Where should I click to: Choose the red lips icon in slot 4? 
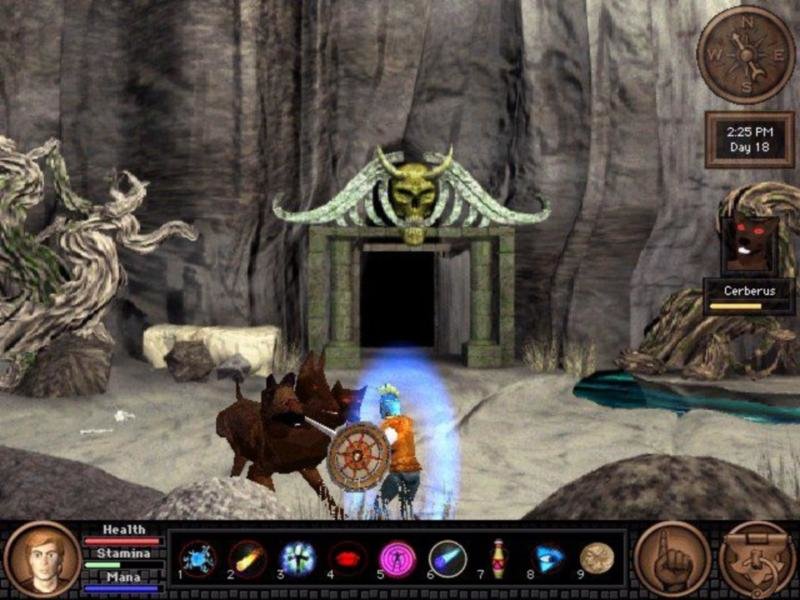coord(347,558)
